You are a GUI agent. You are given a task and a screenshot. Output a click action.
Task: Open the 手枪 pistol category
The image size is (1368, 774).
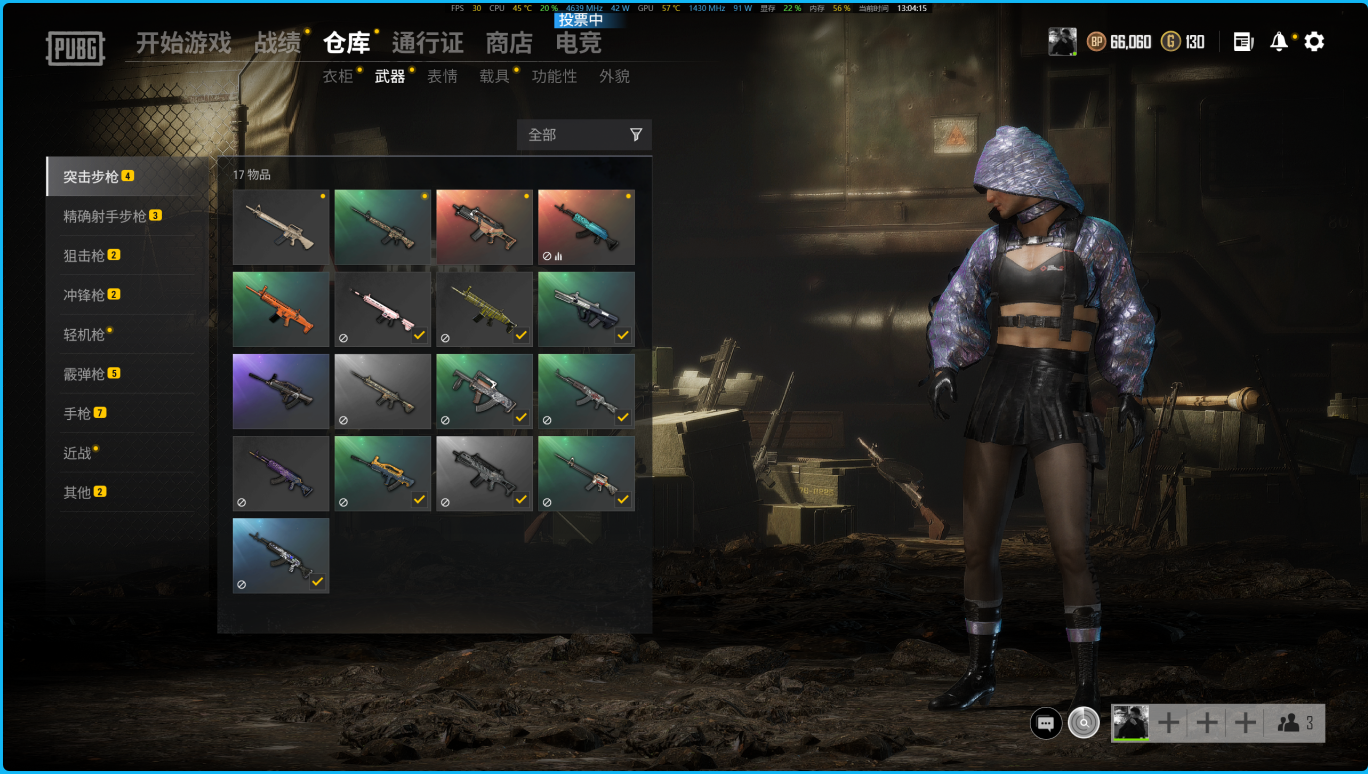coord(77,413)
